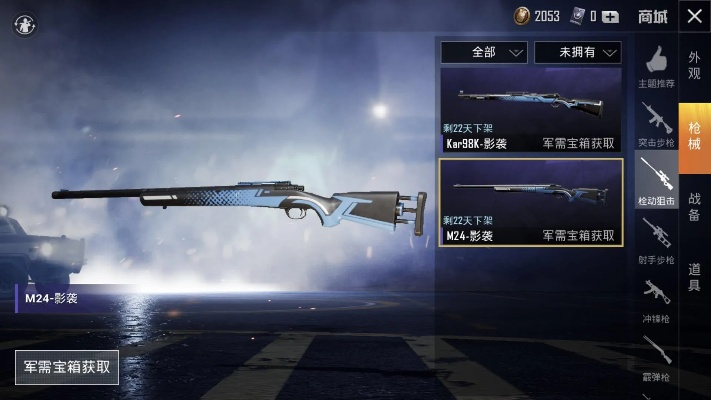The width and height of the screenshot is (711, 400).
Task: Select the Kar98K-影袭 skin card
Action: coord(530,110)
